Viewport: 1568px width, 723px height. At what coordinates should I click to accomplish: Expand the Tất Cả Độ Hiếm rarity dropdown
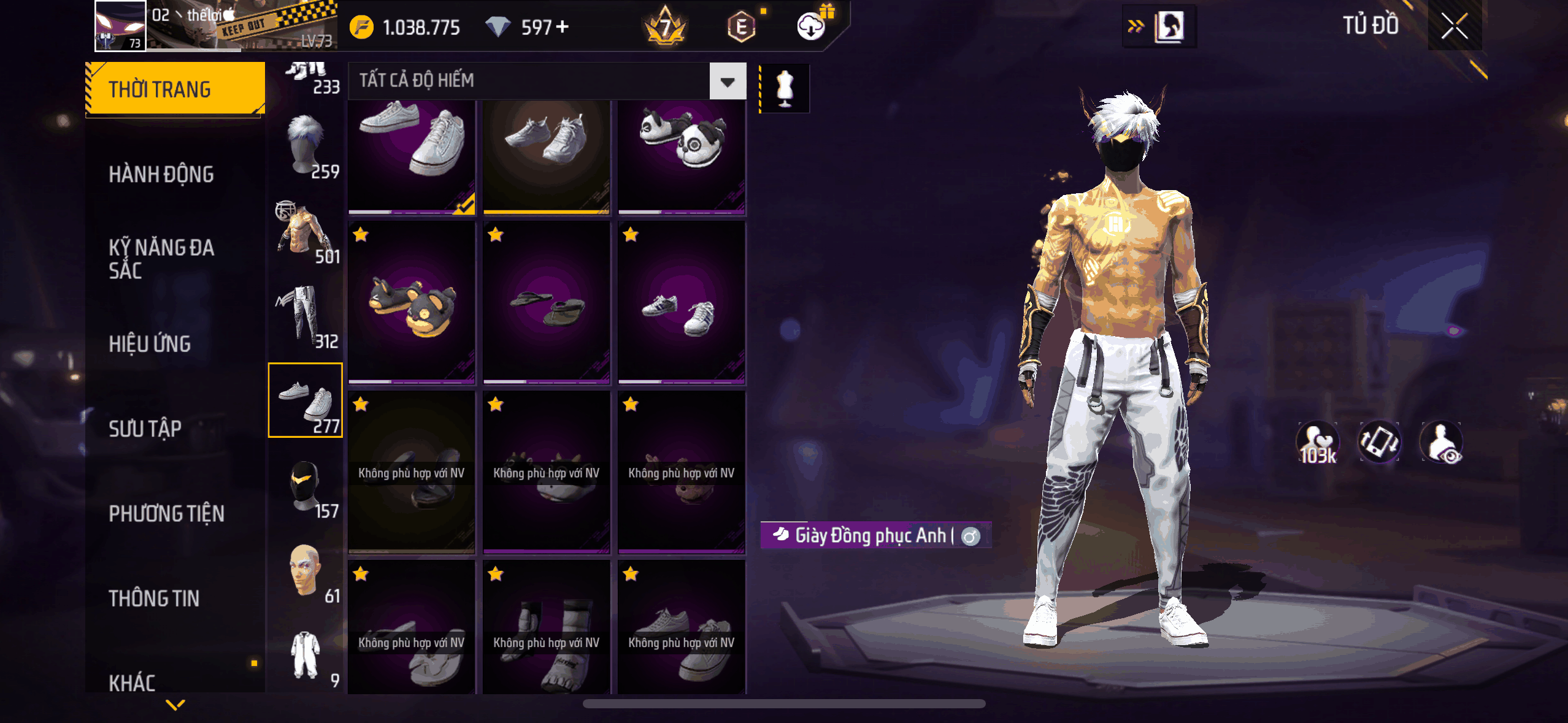pos(728,81)
